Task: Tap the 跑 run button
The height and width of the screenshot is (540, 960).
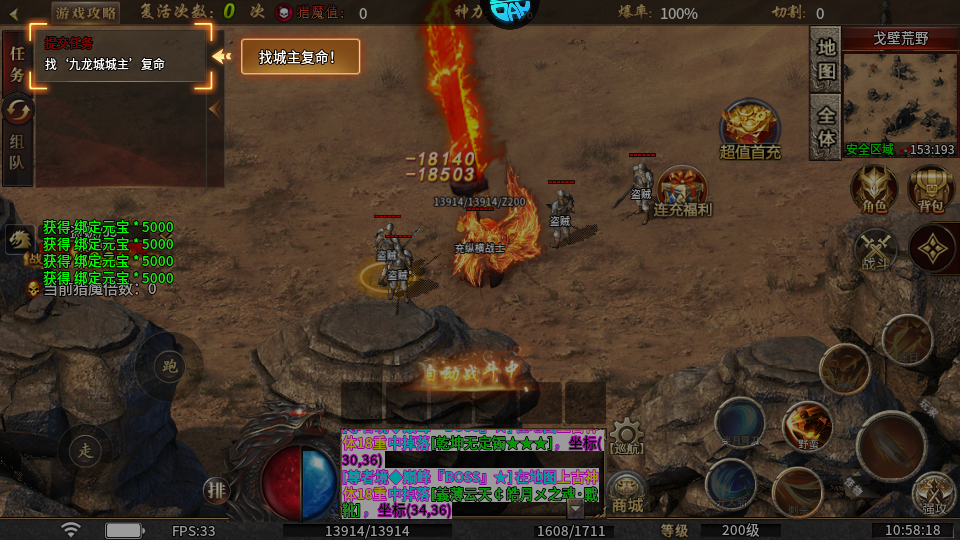Action: pyautogui.click(x=168, y=367)
